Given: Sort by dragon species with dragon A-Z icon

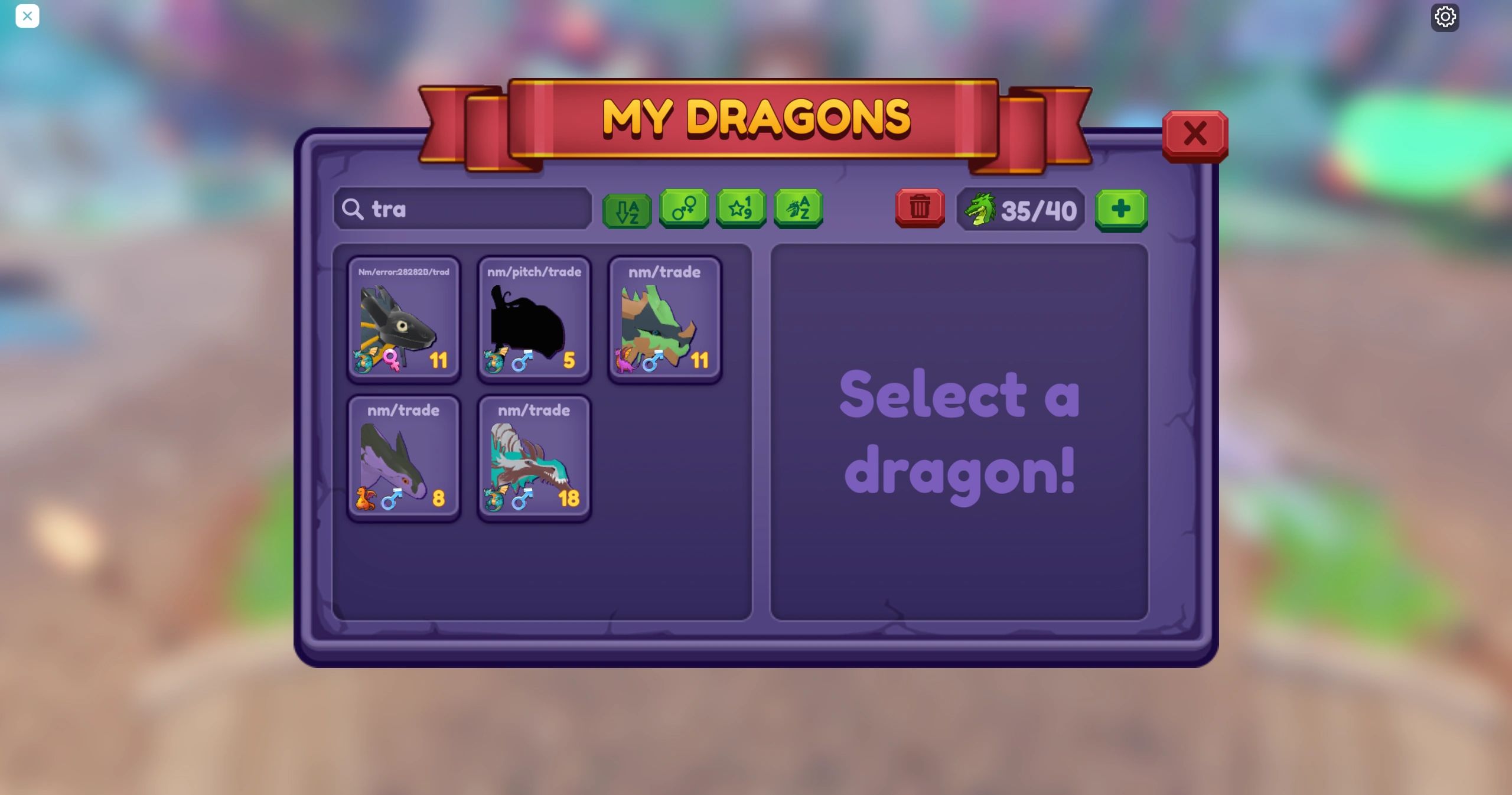Looking at the screenshot, I should tap(798, 208).
